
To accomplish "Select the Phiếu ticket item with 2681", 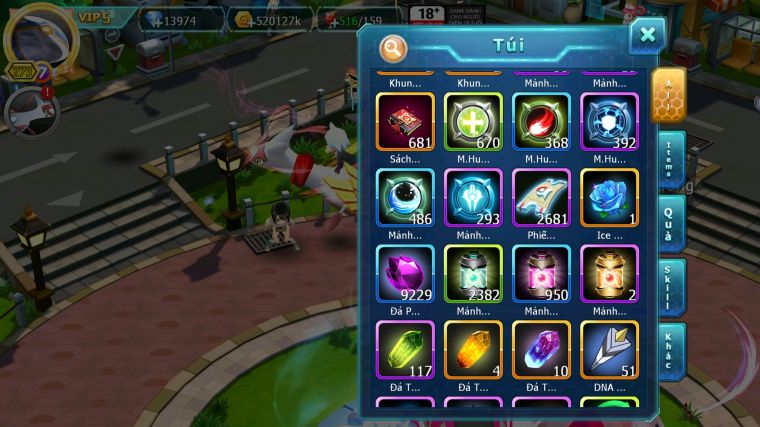I will tap(541, 197).
